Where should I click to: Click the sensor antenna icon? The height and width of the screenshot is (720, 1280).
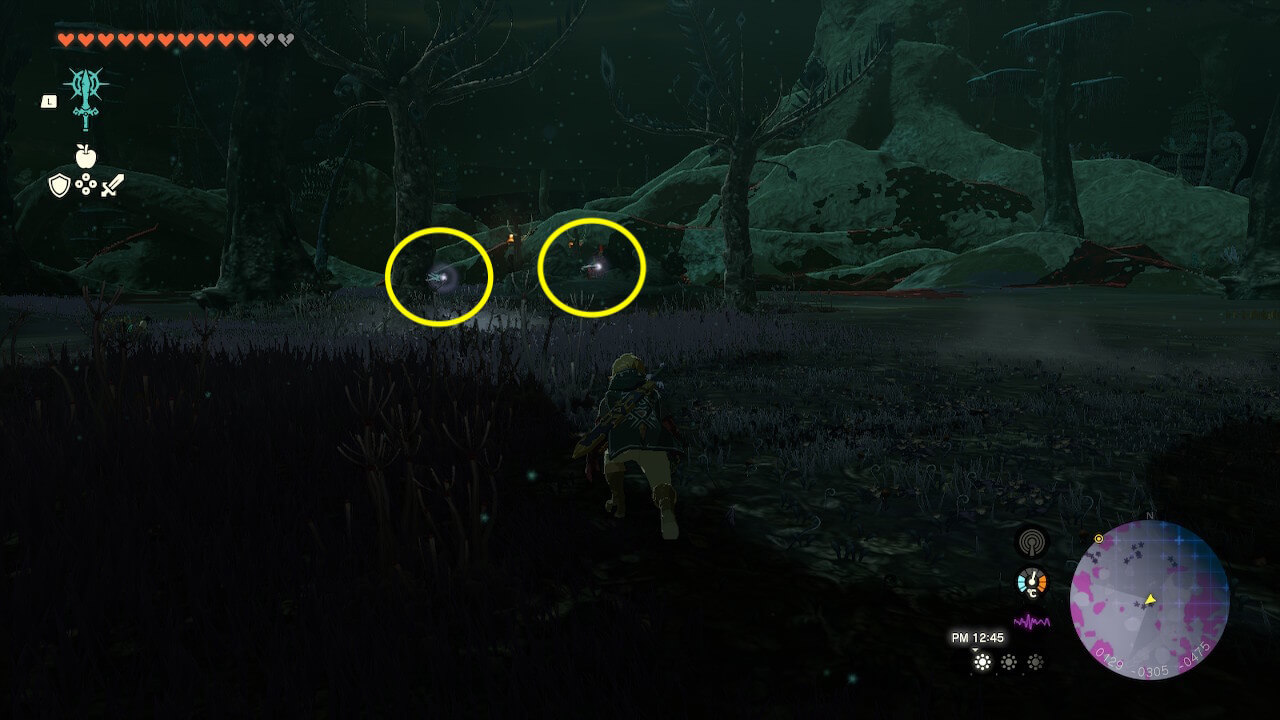[1031, 542]
